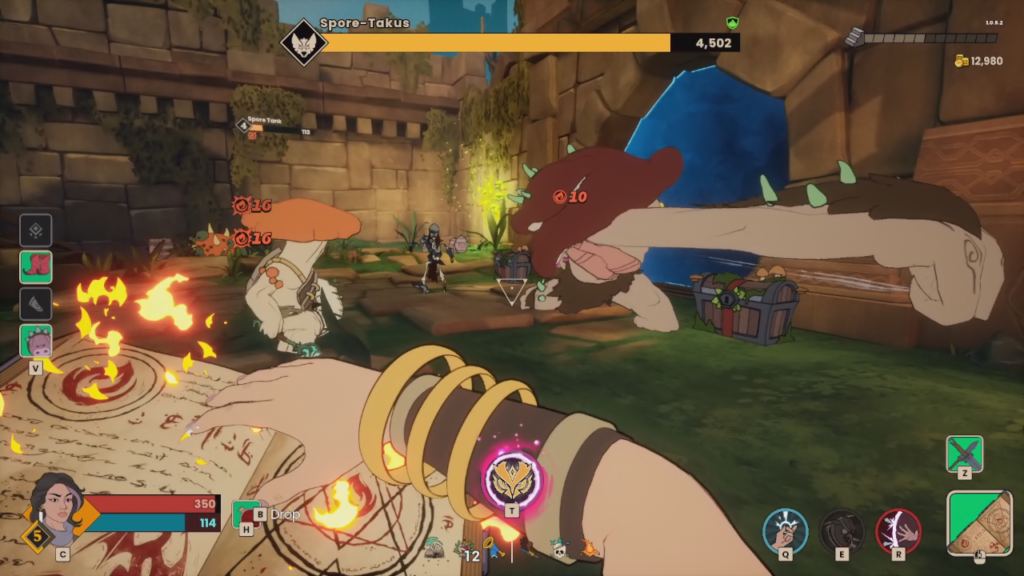Use the dark greyed-out ability
Screen dimensions: 1024x576
(x=842, y=530)
